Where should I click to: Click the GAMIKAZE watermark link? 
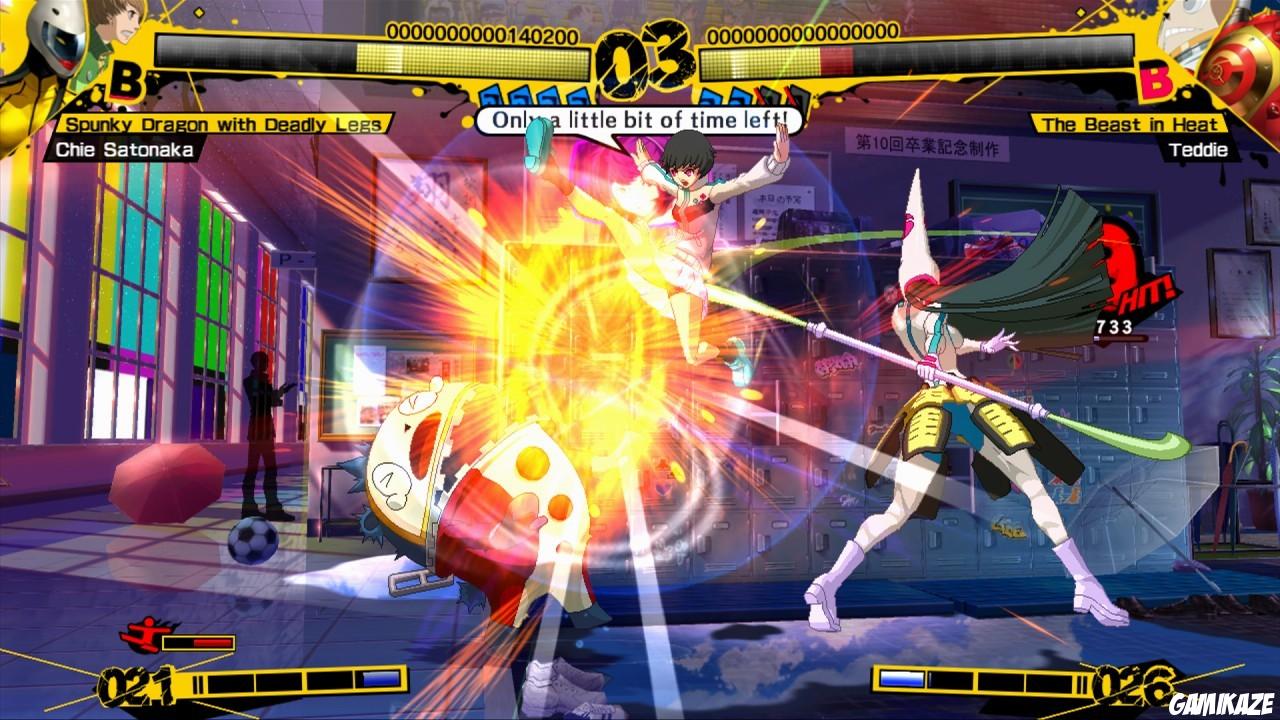click(x=1220, y=705)
